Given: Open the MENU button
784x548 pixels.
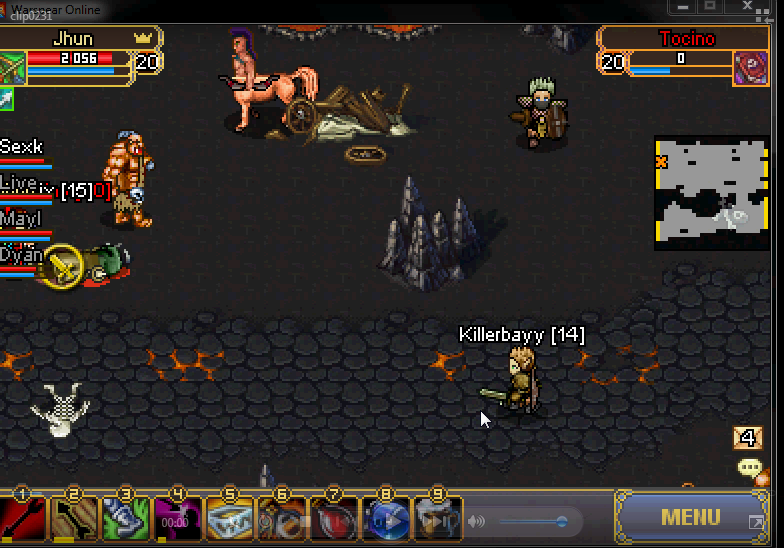Looking at the screenshot, I should tap(690, 517).
